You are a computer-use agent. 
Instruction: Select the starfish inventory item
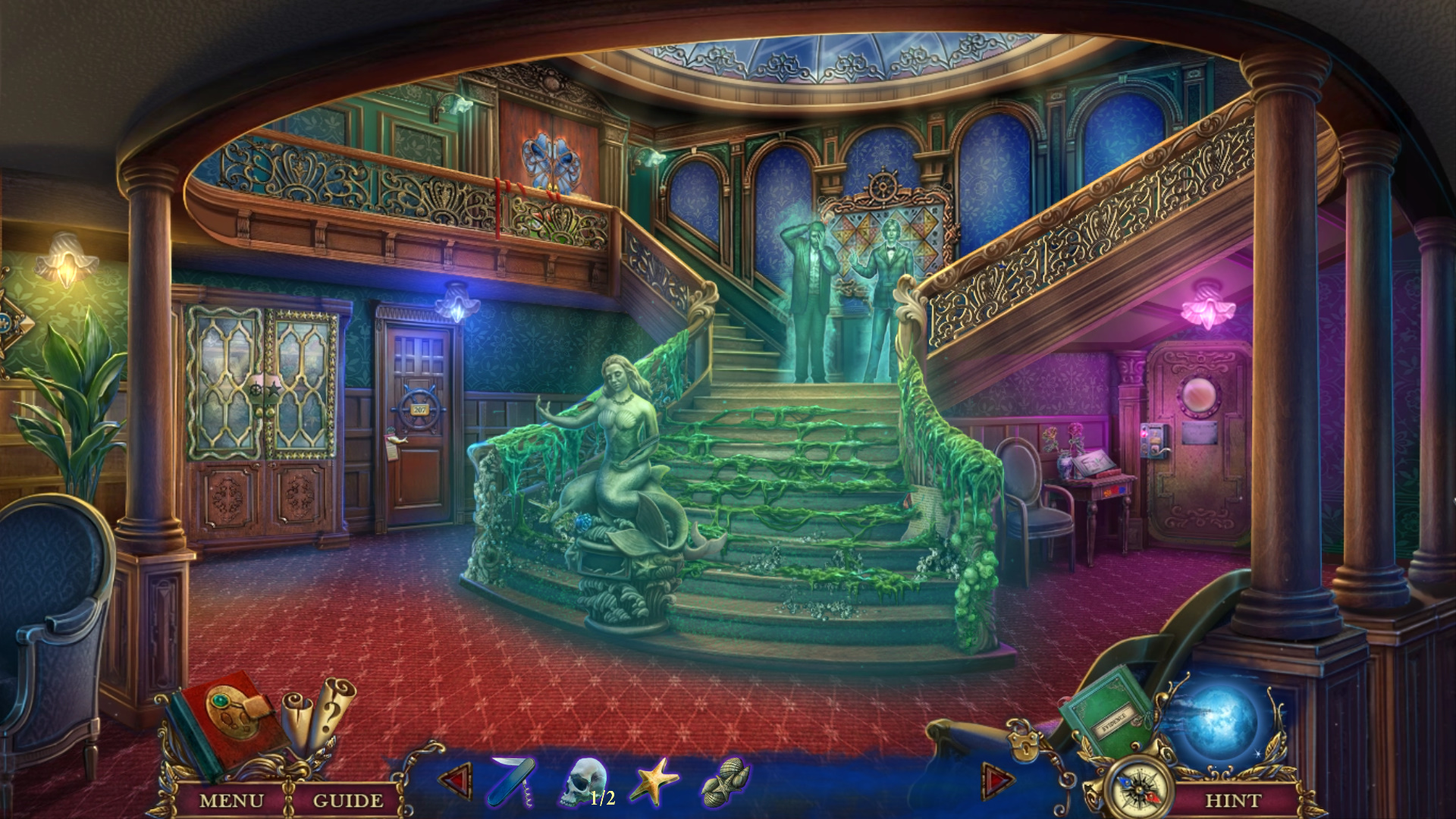click(x=654, y=780)
